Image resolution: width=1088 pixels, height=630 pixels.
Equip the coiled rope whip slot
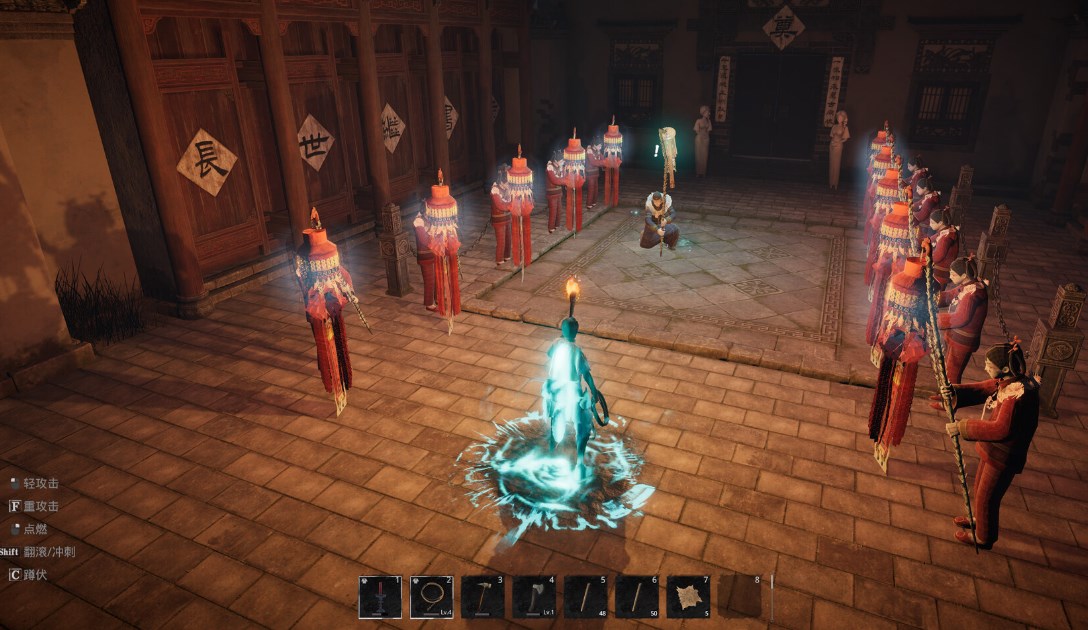point(431,597)
